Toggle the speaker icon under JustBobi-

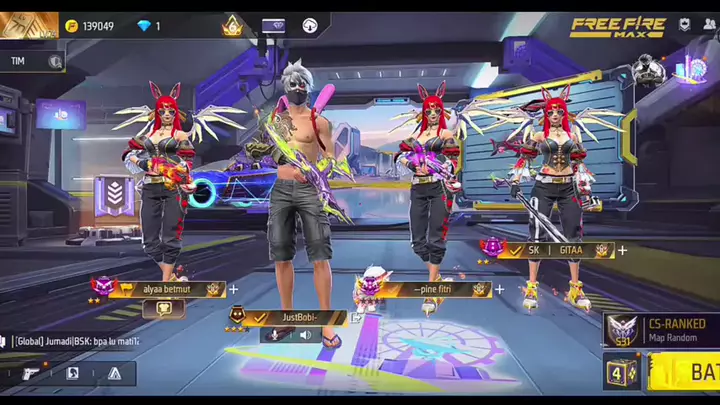coord(305,335)
